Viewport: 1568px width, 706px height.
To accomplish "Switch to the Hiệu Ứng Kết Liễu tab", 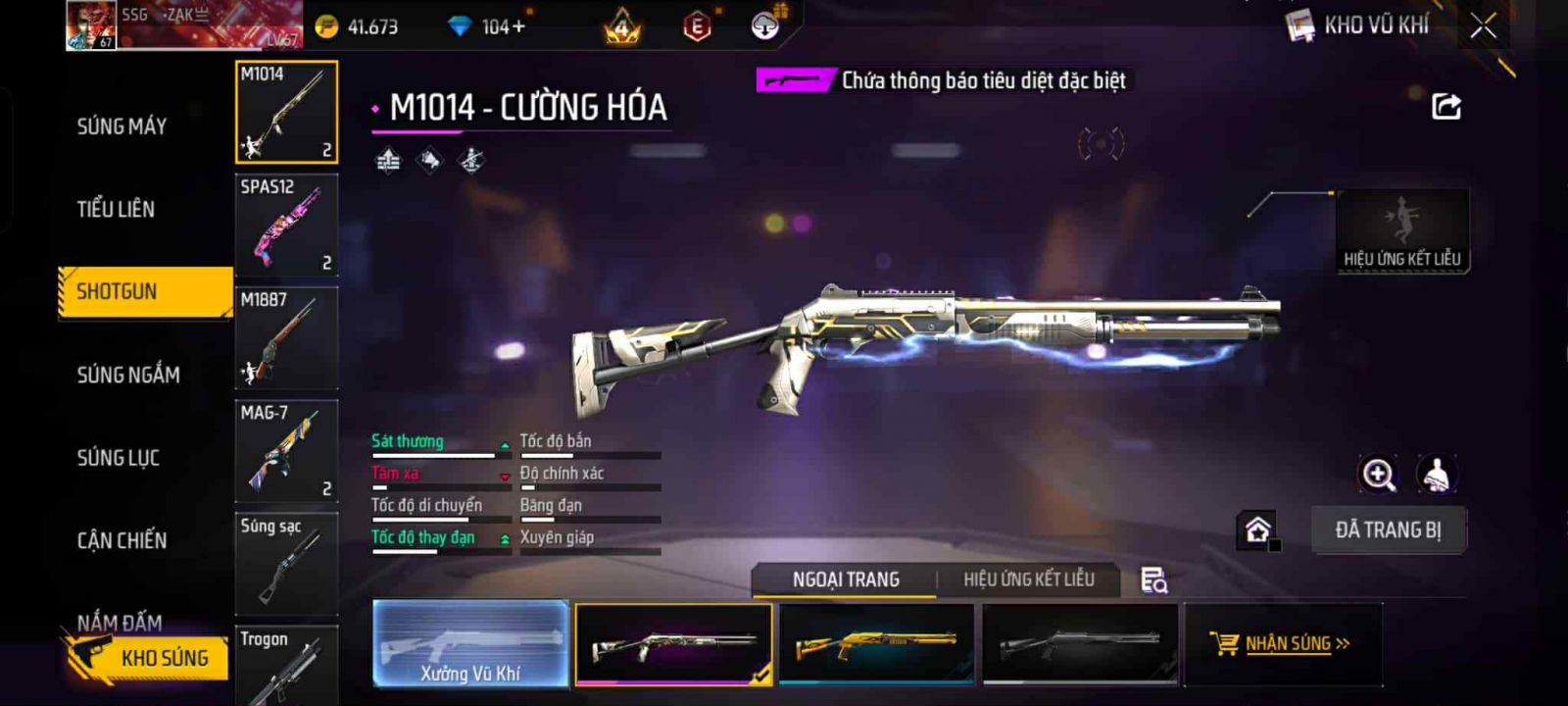I will tap(1028, 580).
